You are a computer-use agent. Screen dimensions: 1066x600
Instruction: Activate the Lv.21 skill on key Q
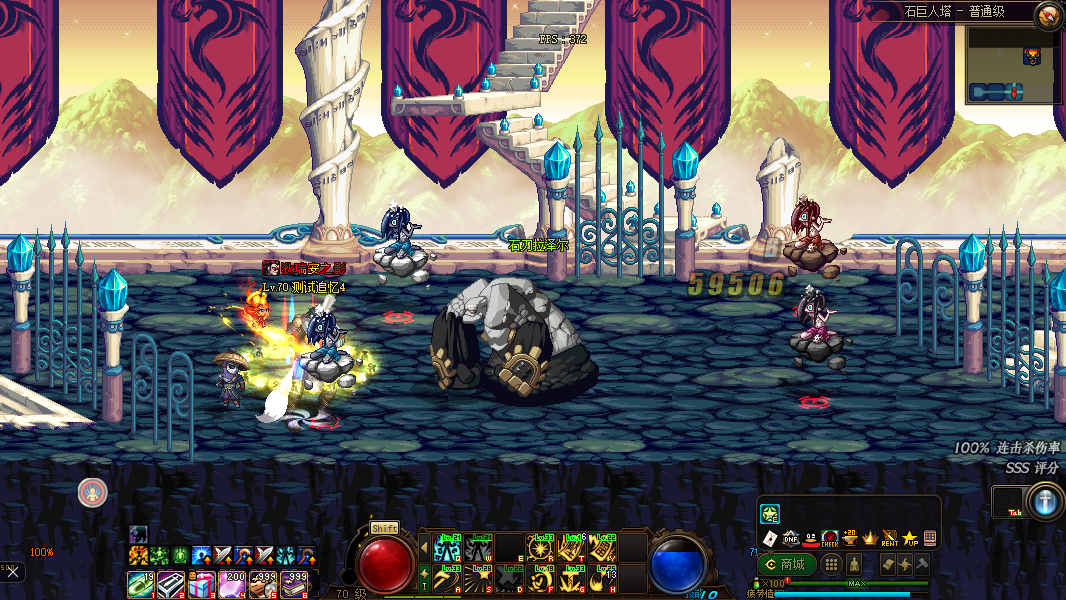446,547
